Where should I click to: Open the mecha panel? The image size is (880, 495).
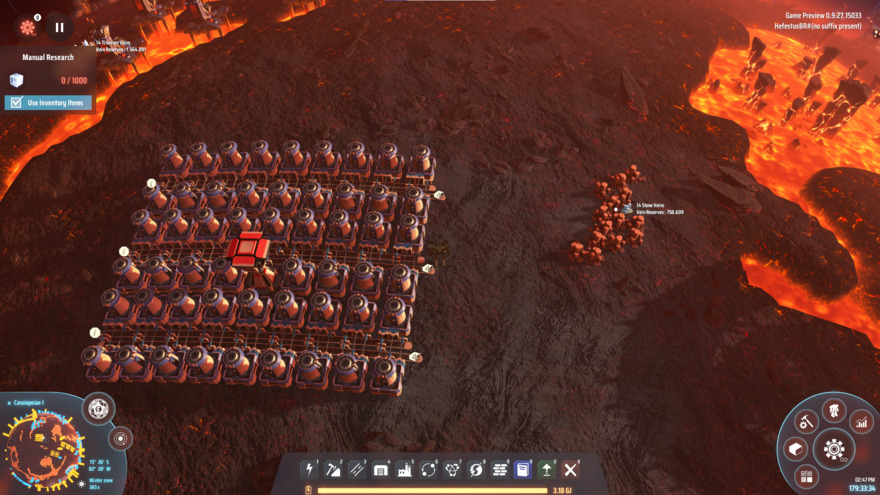834,410
